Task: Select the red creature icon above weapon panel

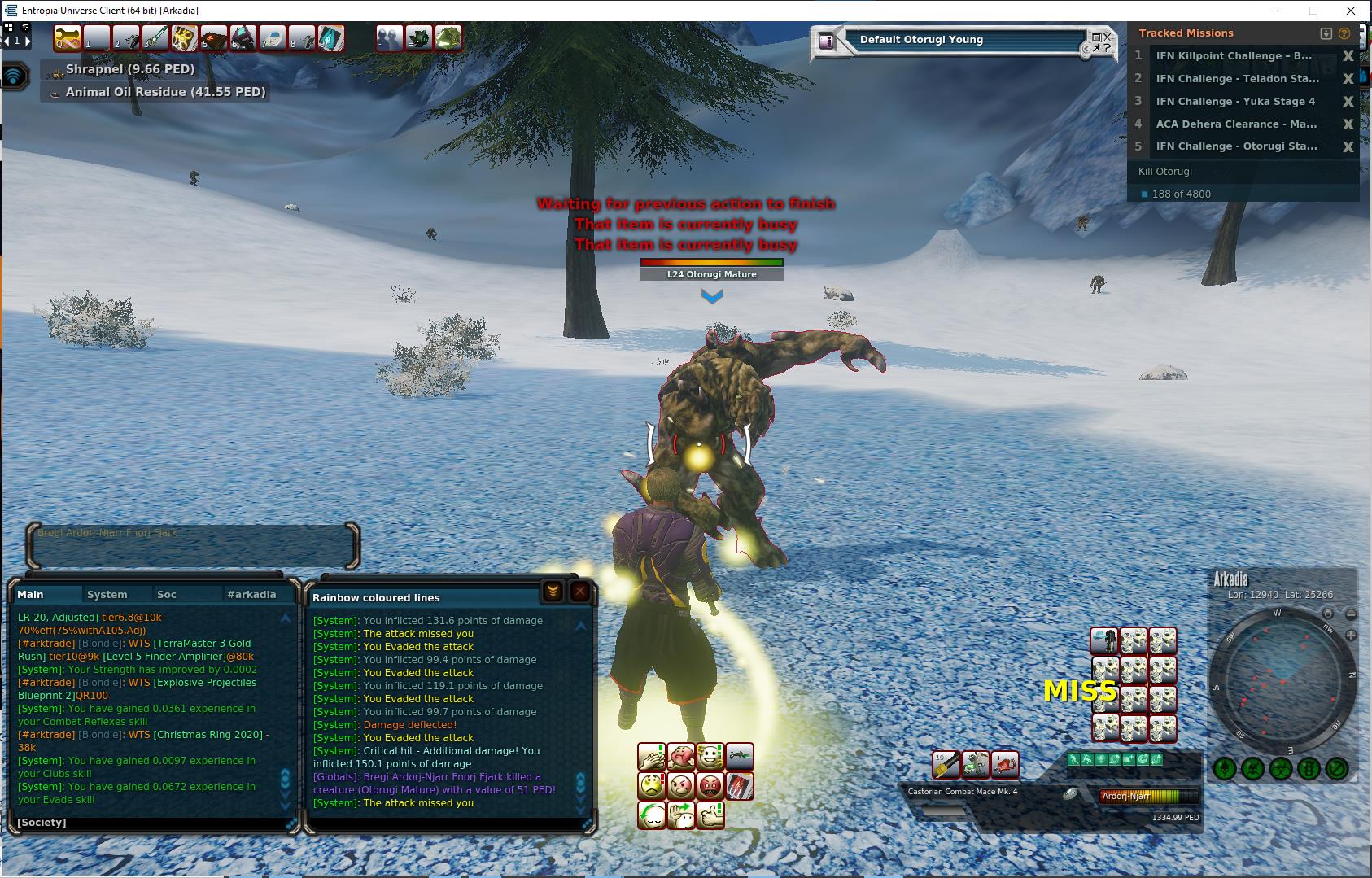Action: point(1004,764)
